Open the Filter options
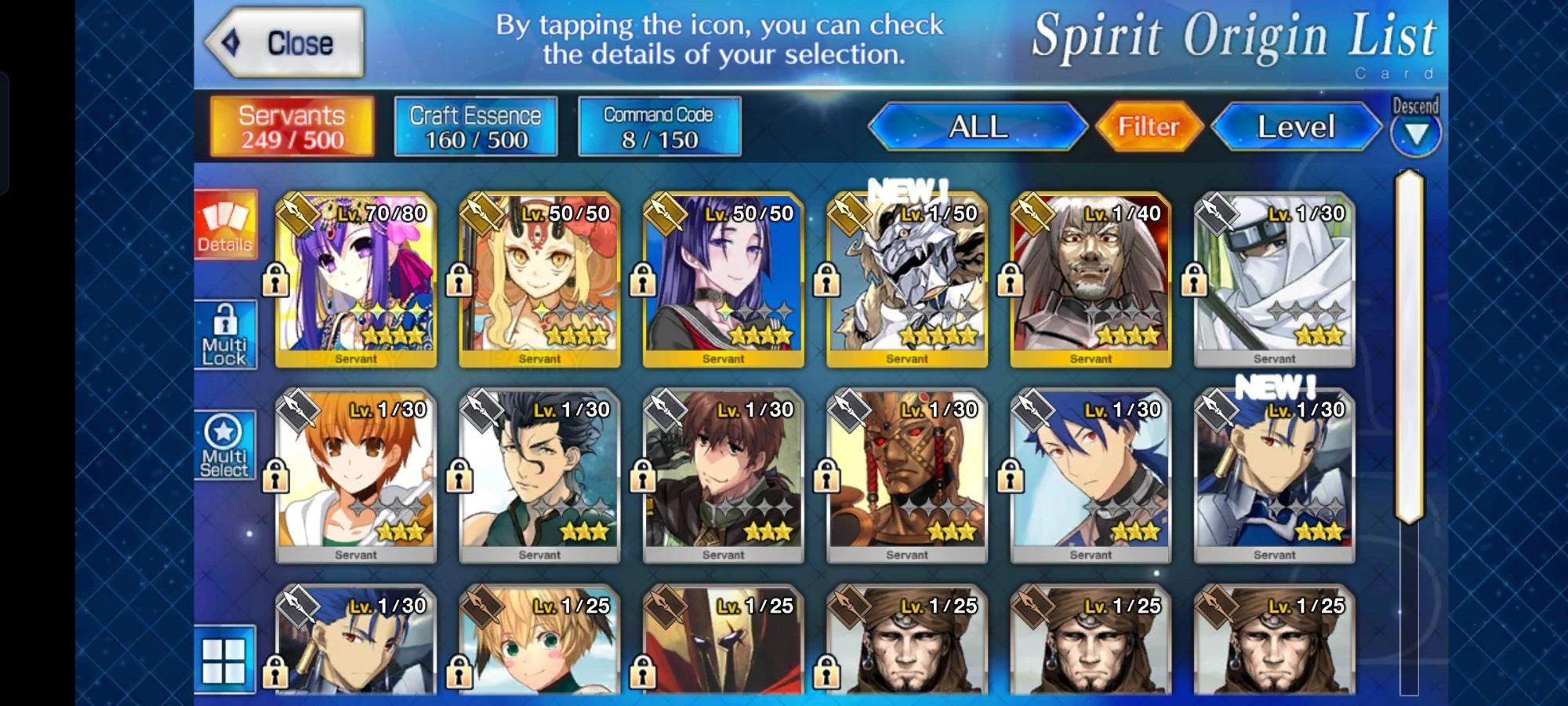The width and height of the screenshot is (1568, 706). [1147, 126]
